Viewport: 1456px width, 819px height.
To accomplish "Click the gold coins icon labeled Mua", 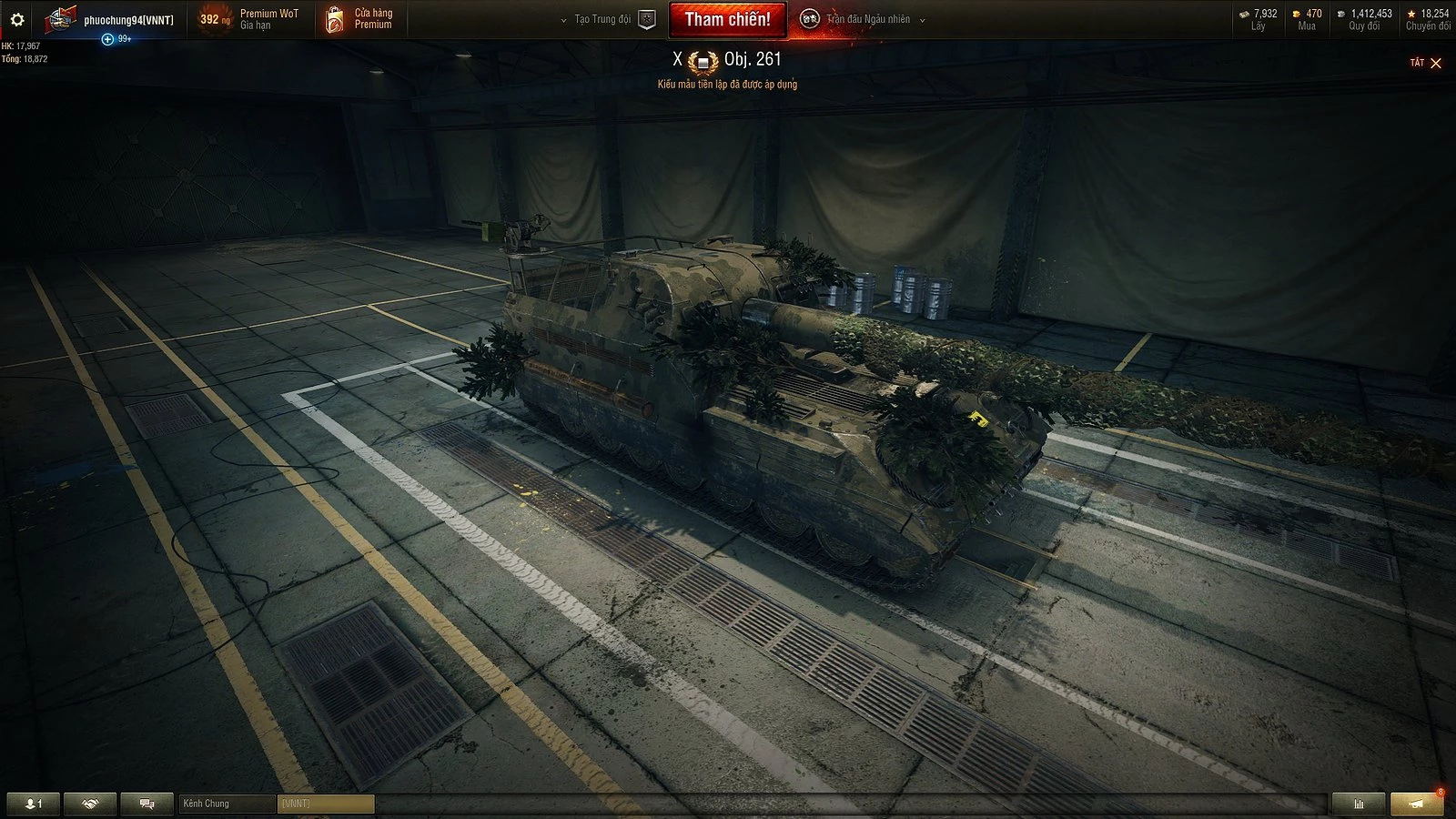I will coord(1296,13).
